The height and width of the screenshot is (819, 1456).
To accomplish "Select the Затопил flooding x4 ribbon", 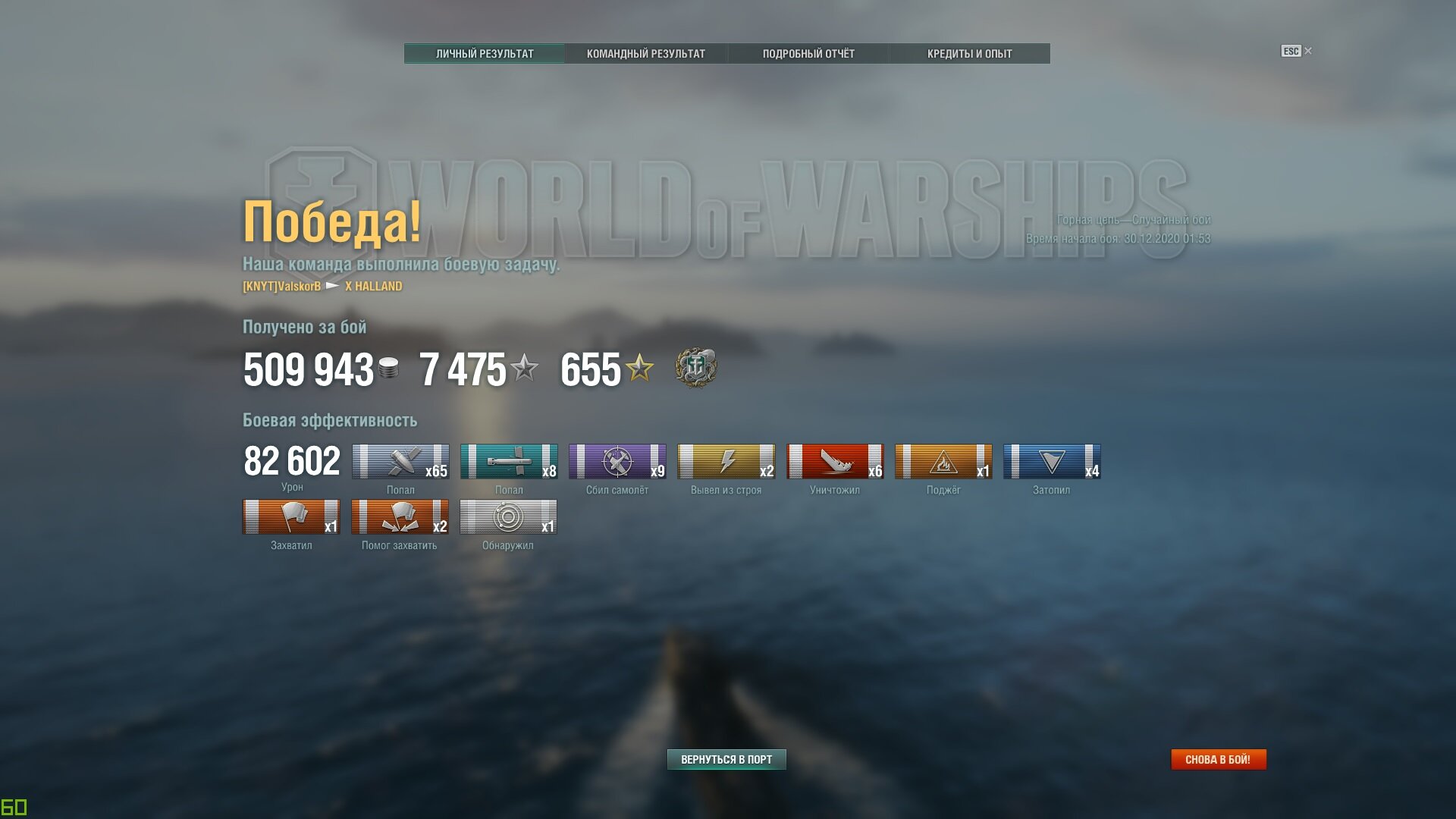I will click(x=1052, y=462).
